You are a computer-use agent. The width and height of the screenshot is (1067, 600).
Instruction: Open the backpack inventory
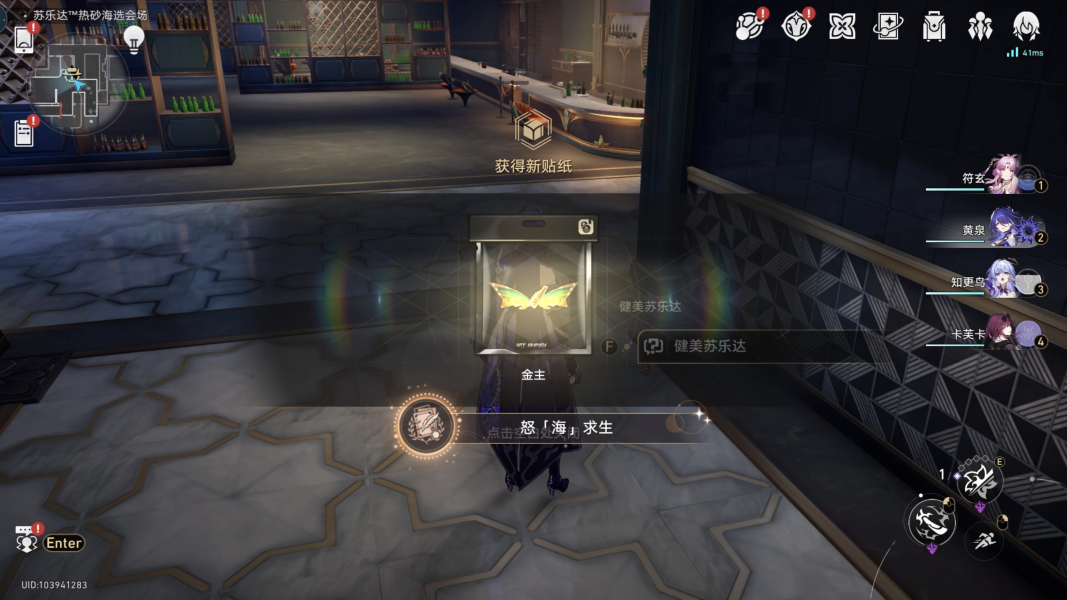point(934,26)
